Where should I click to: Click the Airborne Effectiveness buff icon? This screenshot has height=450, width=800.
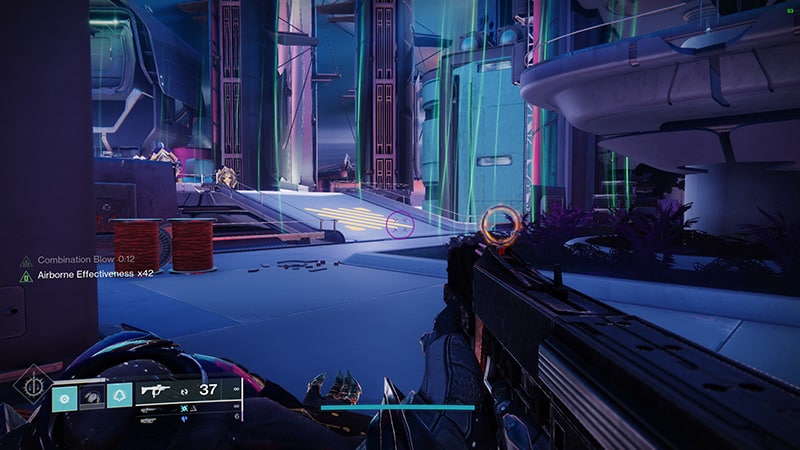pos(26,274)
